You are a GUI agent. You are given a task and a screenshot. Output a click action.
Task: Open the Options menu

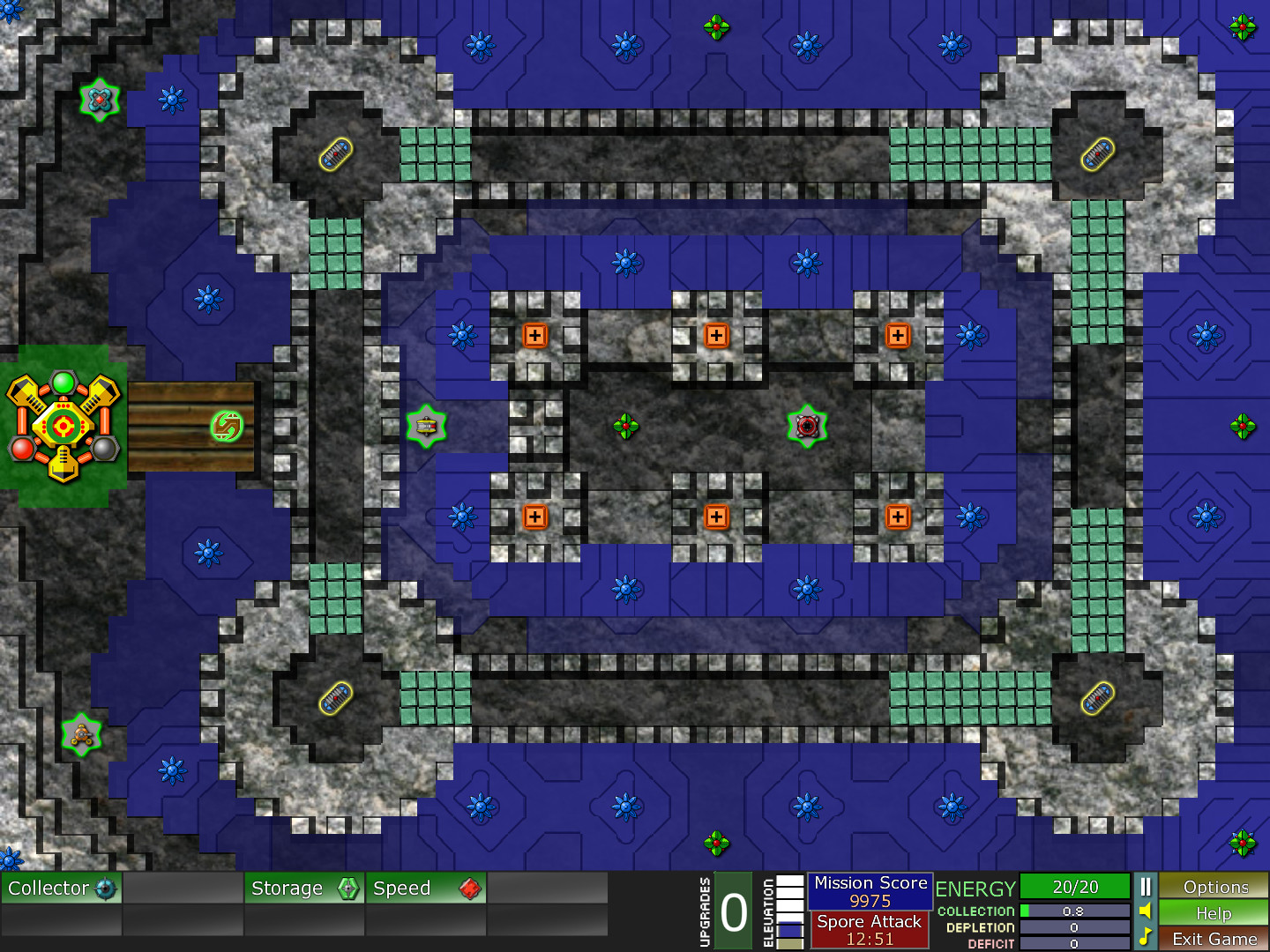tap(1214, 888)
